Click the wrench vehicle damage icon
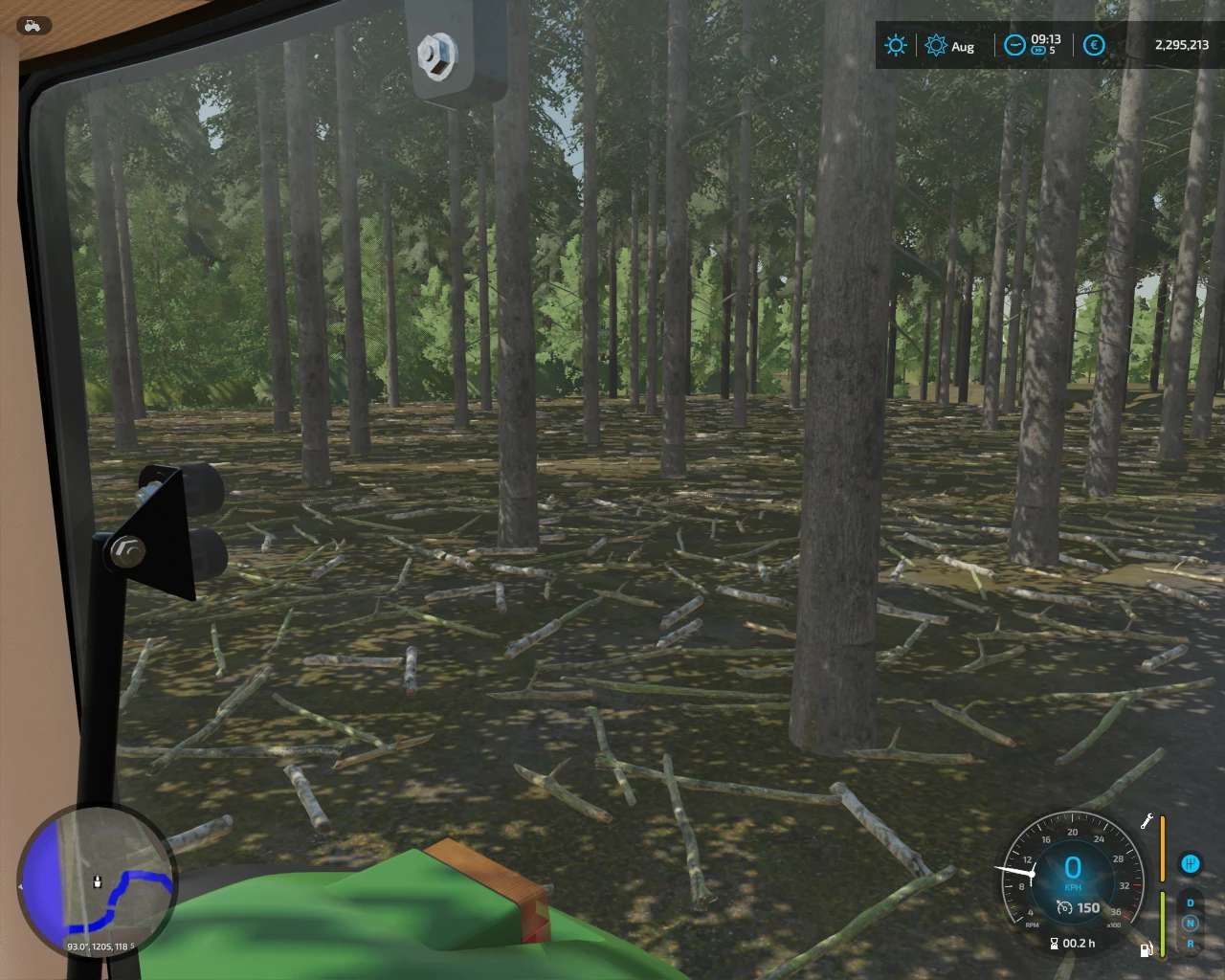 coord(1147,821)
